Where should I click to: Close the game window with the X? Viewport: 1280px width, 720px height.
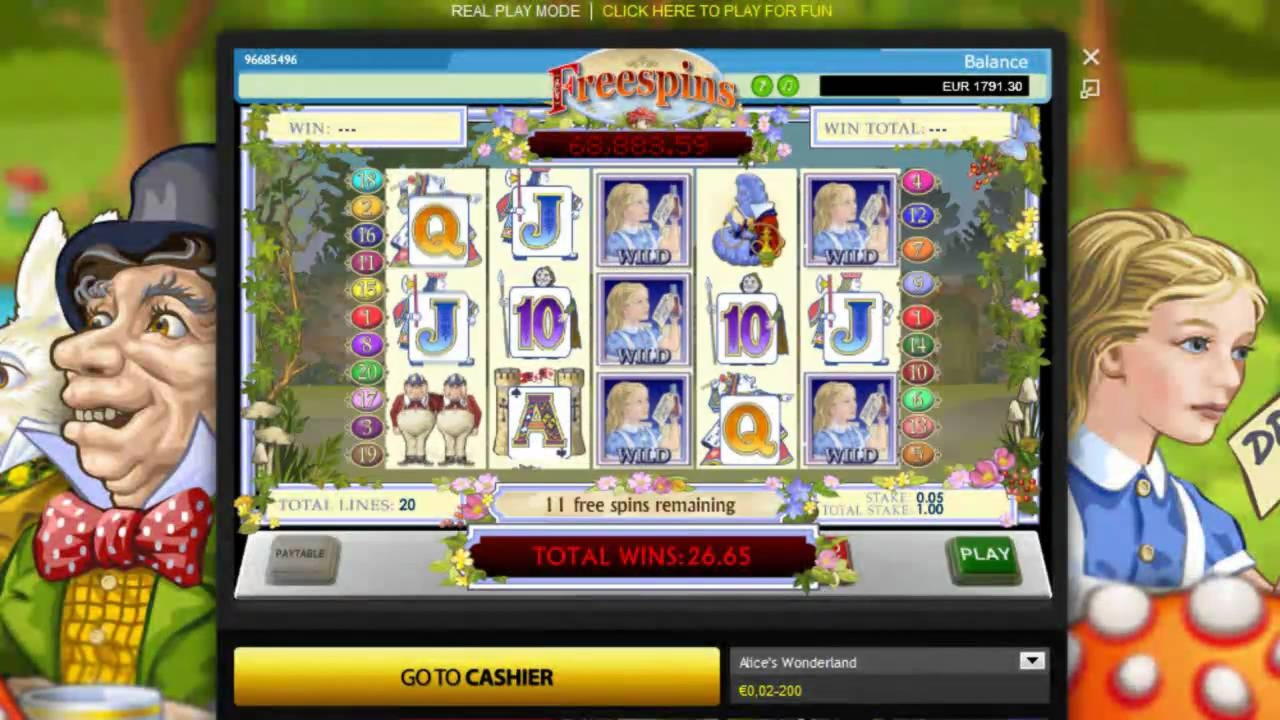coord(1090,58)
